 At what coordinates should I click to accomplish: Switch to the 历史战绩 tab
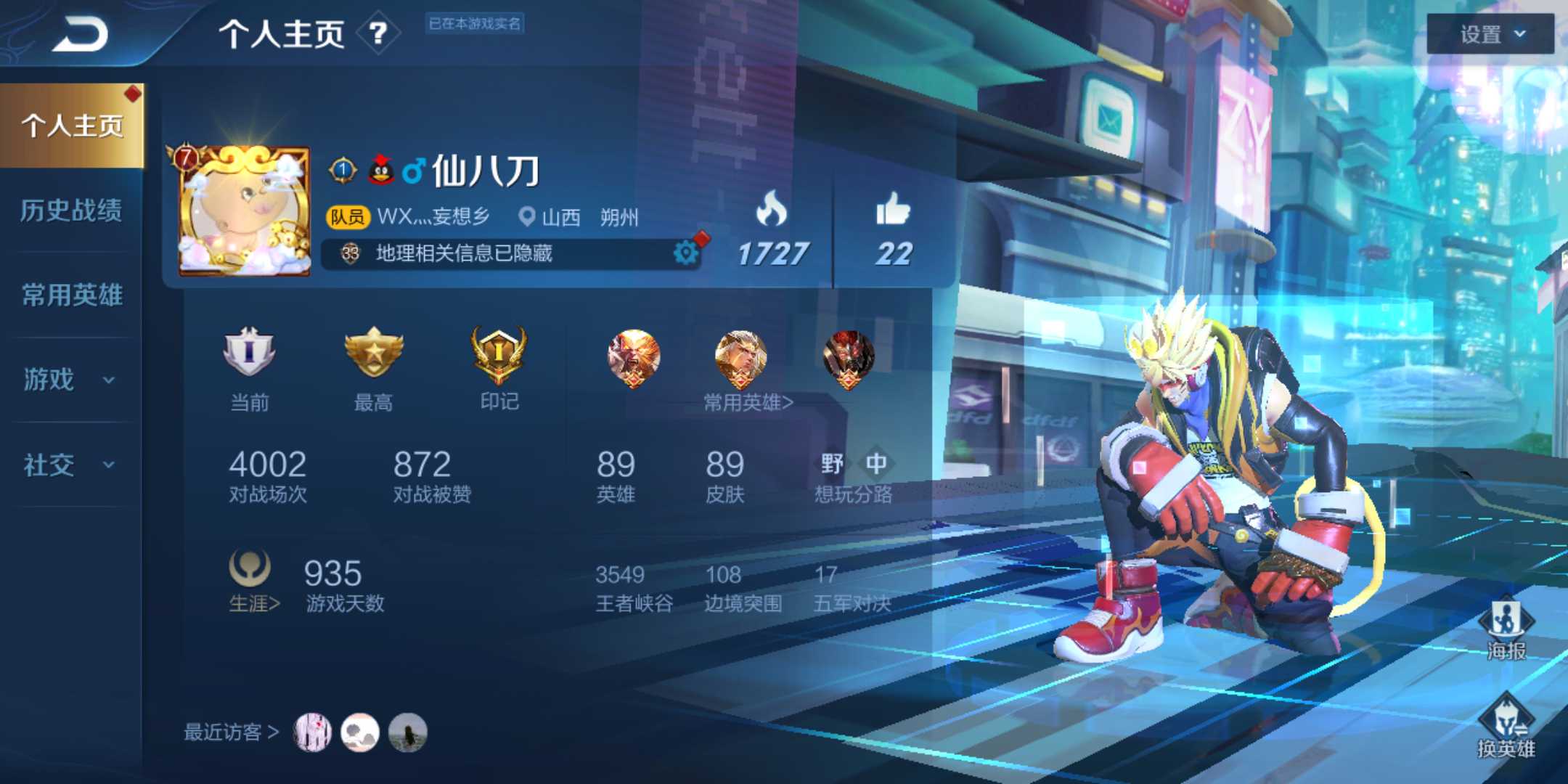click(70, 211)
